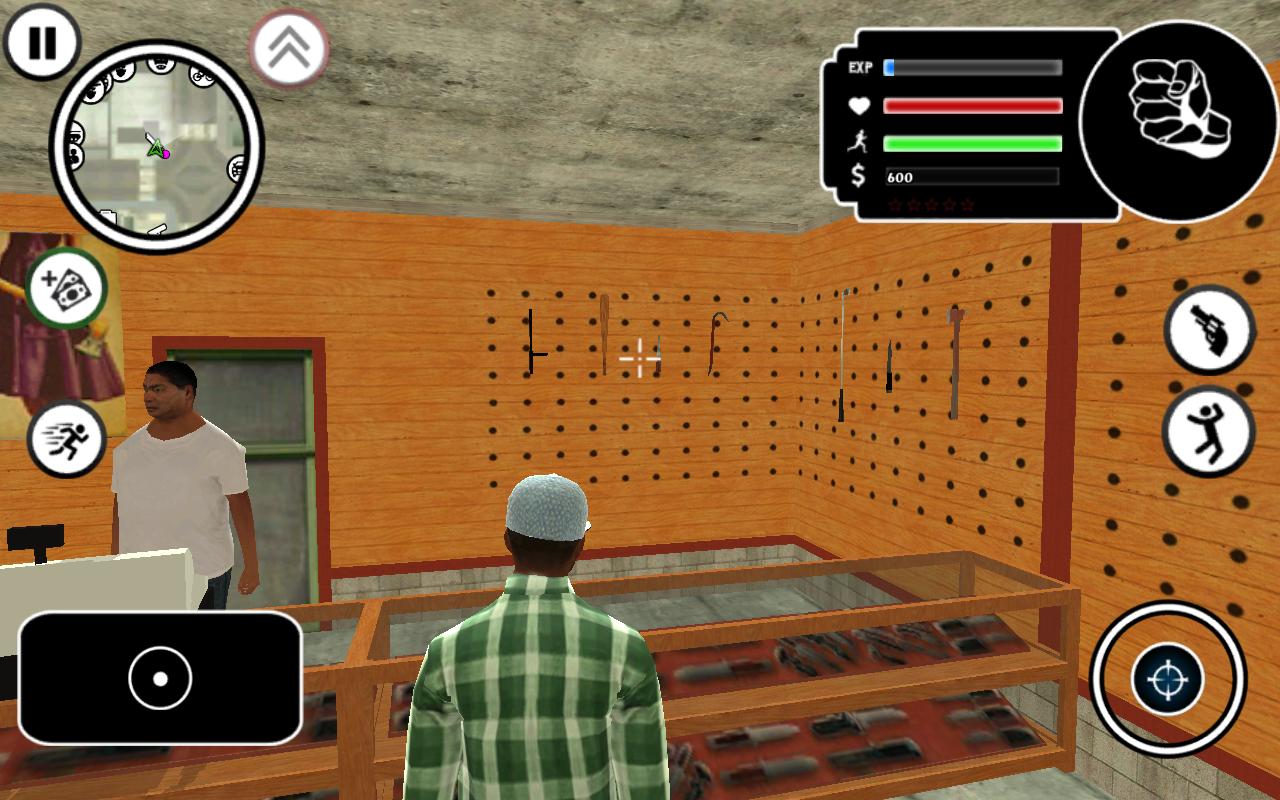Viewport: 1280px width, 800px height.
Task: Pause the game
Action: click(x=42, y=43)
